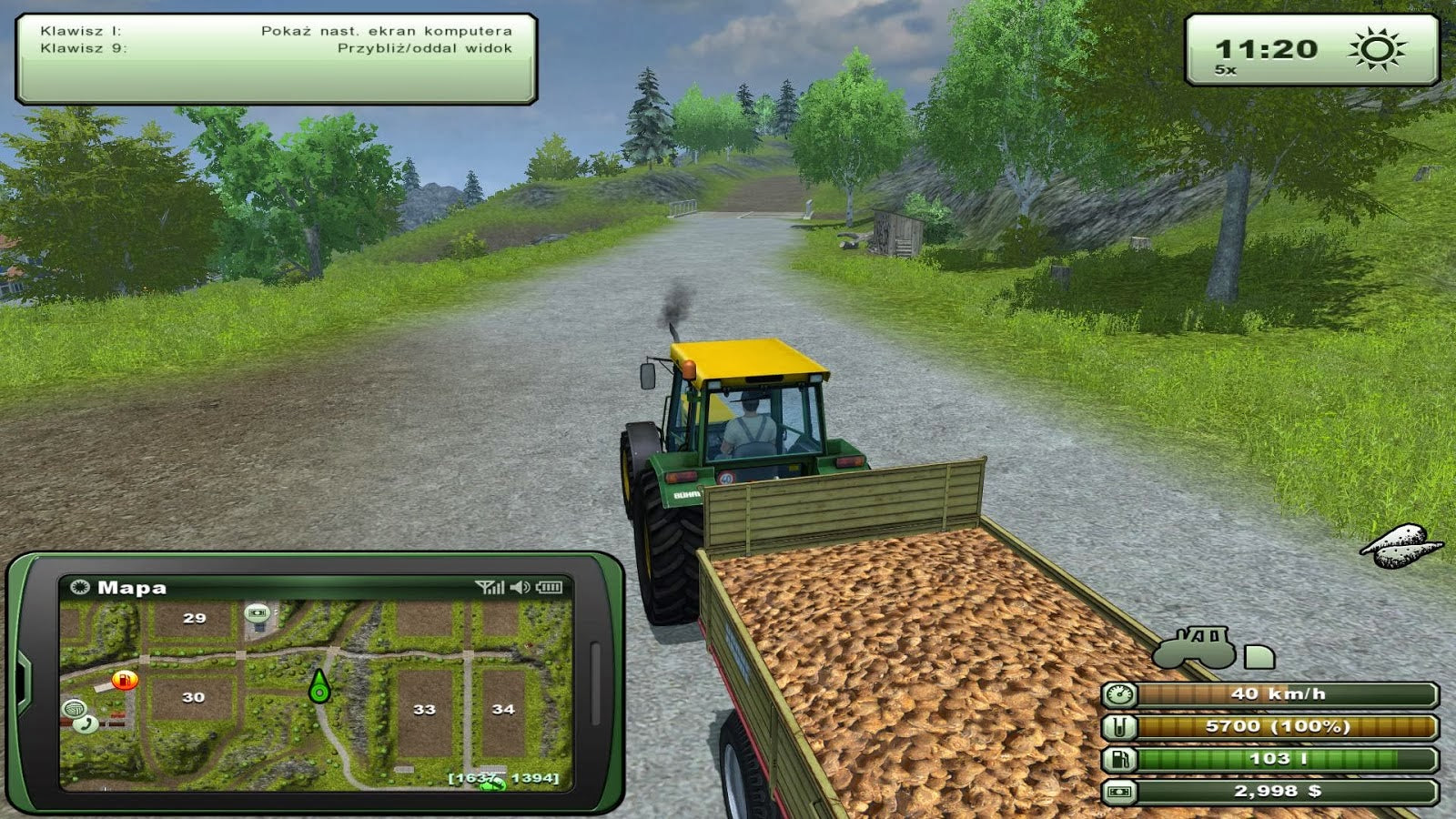Image resolution: width=1456 pixels, height=819 pixels.
Task: Click the green player marker on the minimap
Action: (319, 691)
